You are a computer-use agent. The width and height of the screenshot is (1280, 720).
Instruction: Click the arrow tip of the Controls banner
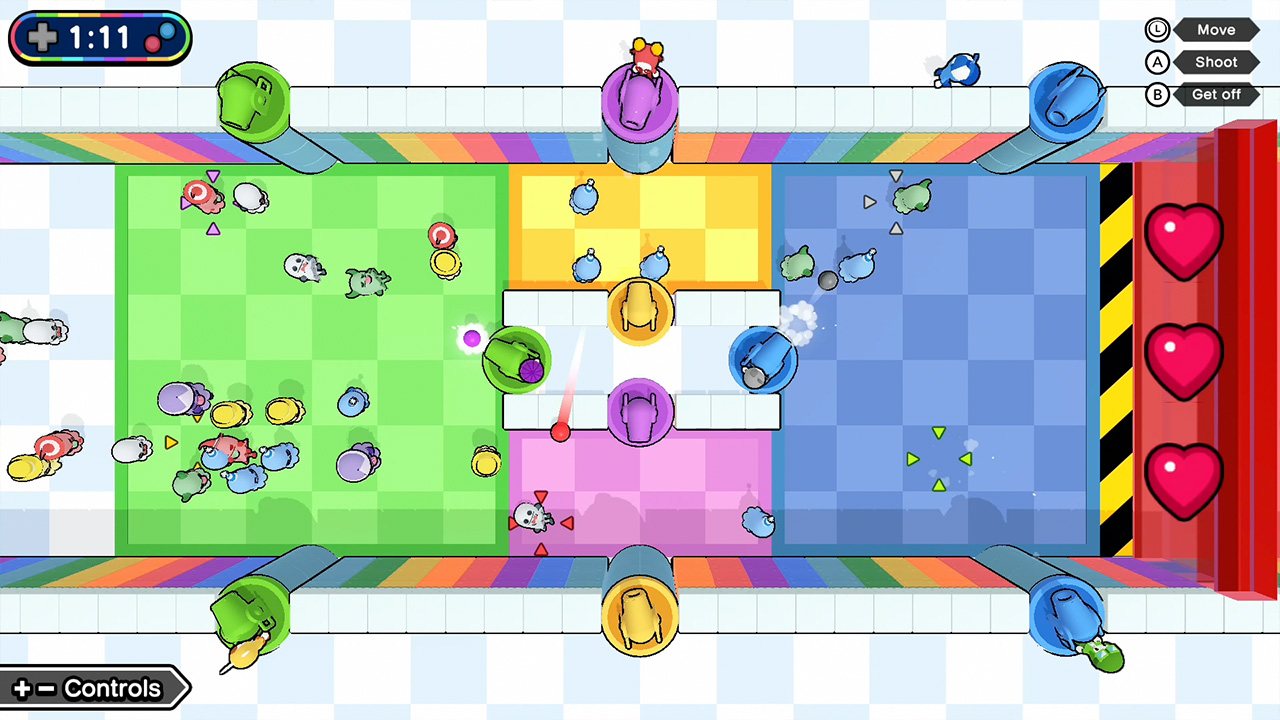(x=186, y=688)
